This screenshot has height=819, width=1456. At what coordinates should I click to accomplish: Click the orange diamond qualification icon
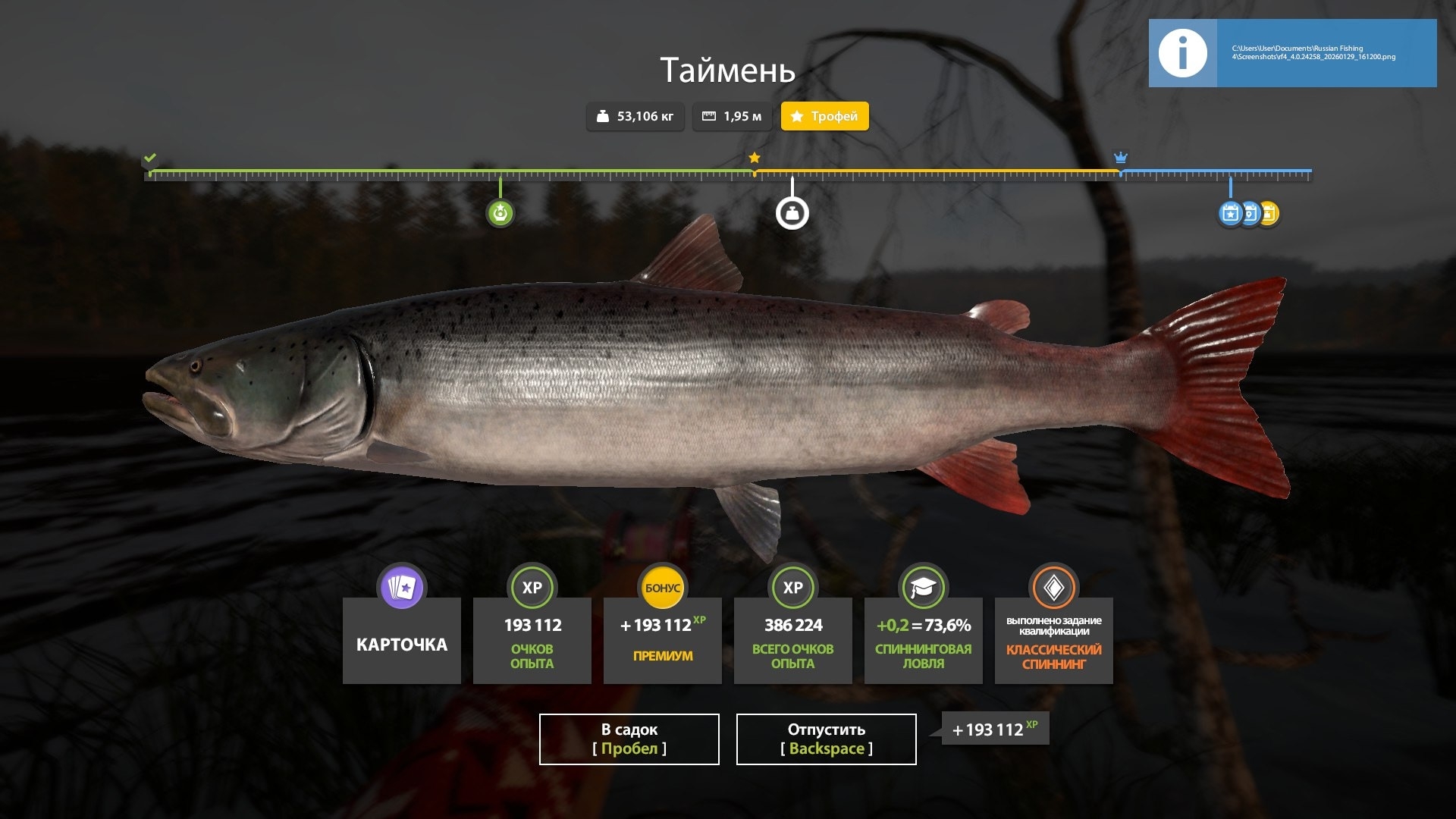tap(1053, 587)
